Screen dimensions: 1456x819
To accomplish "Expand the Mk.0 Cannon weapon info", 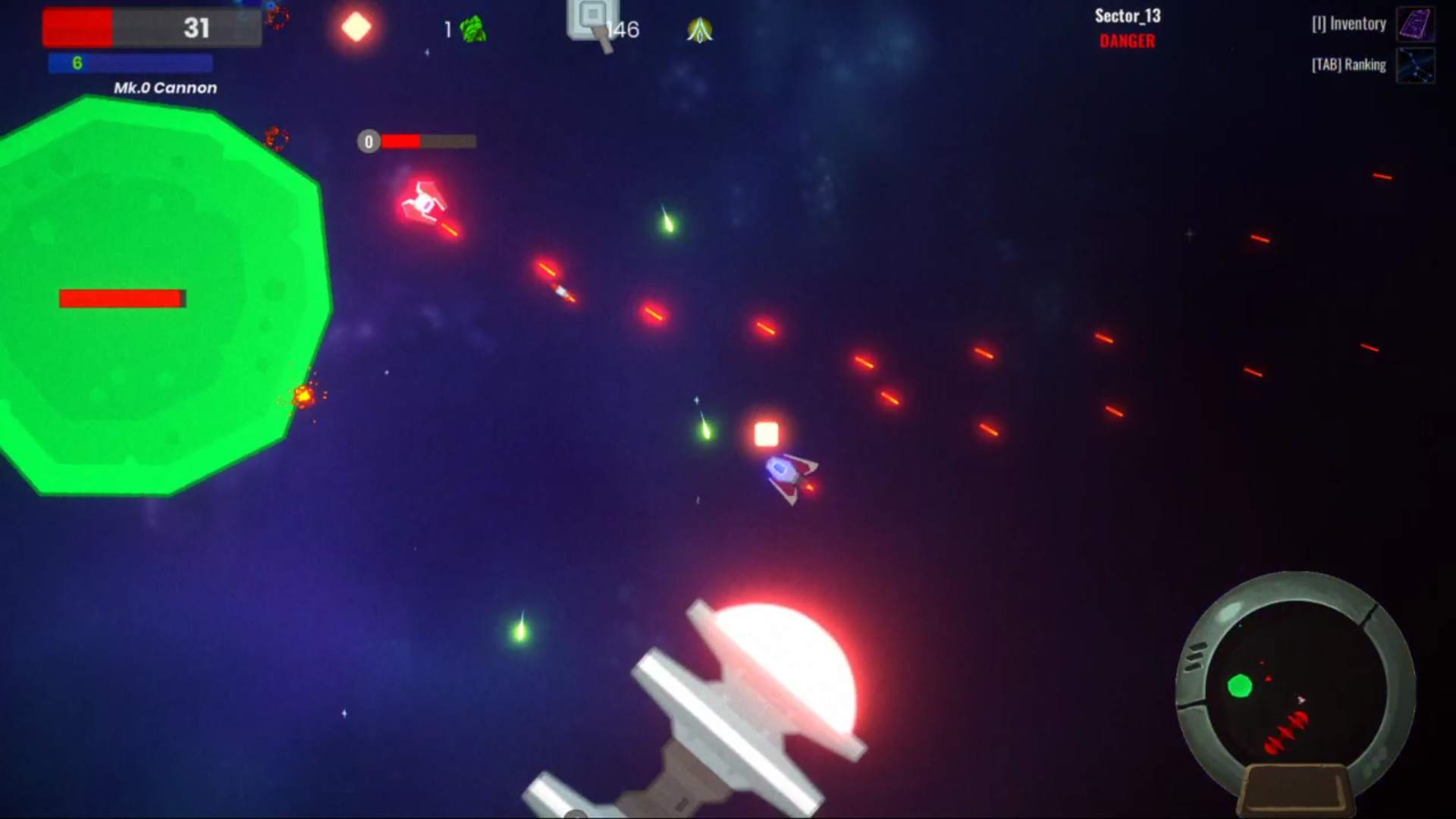I will click(x=165, y=87).
